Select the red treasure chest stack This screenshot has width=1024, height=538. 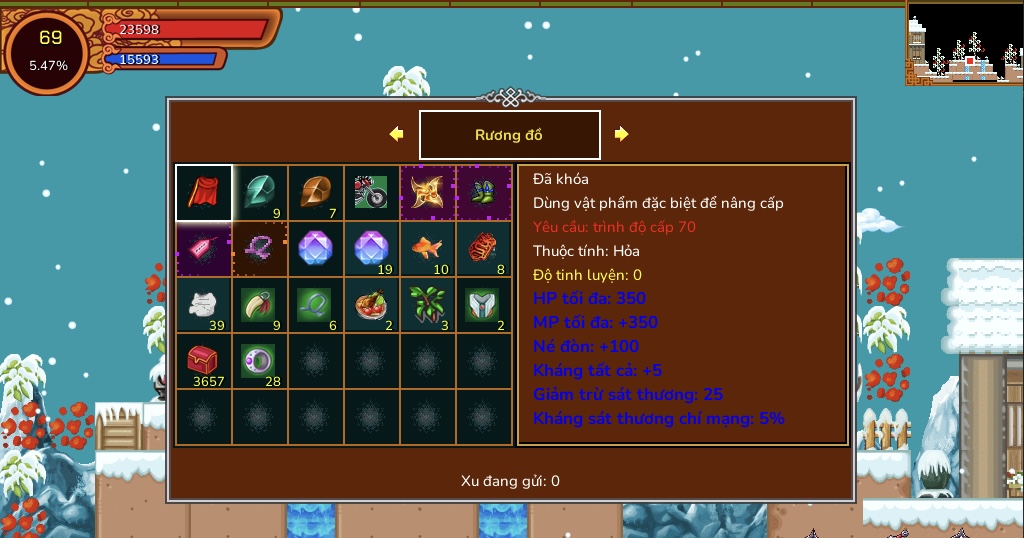point(204,360)
